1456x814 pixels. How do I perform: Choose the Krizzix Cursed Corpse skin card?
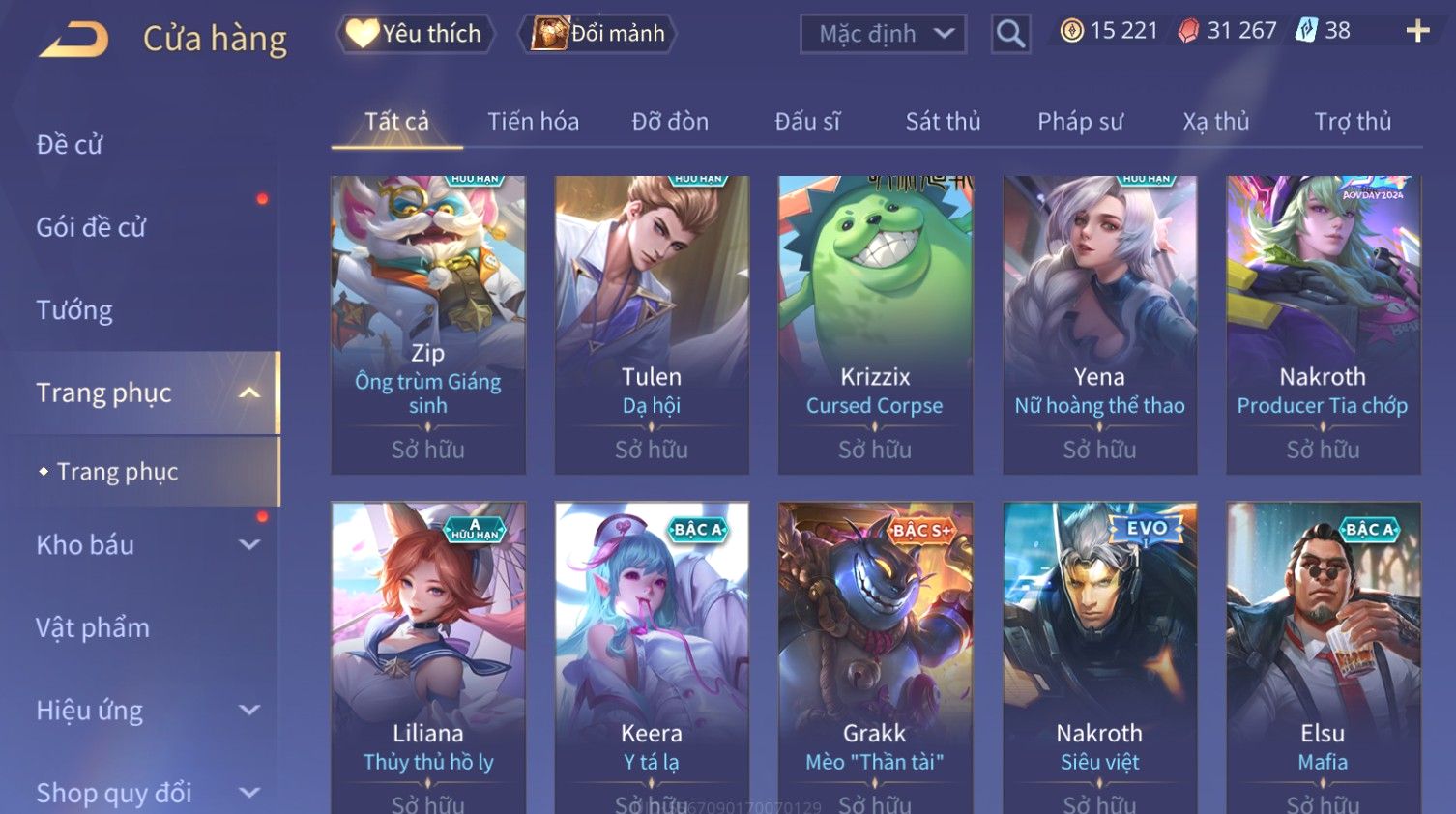(875, 324)
